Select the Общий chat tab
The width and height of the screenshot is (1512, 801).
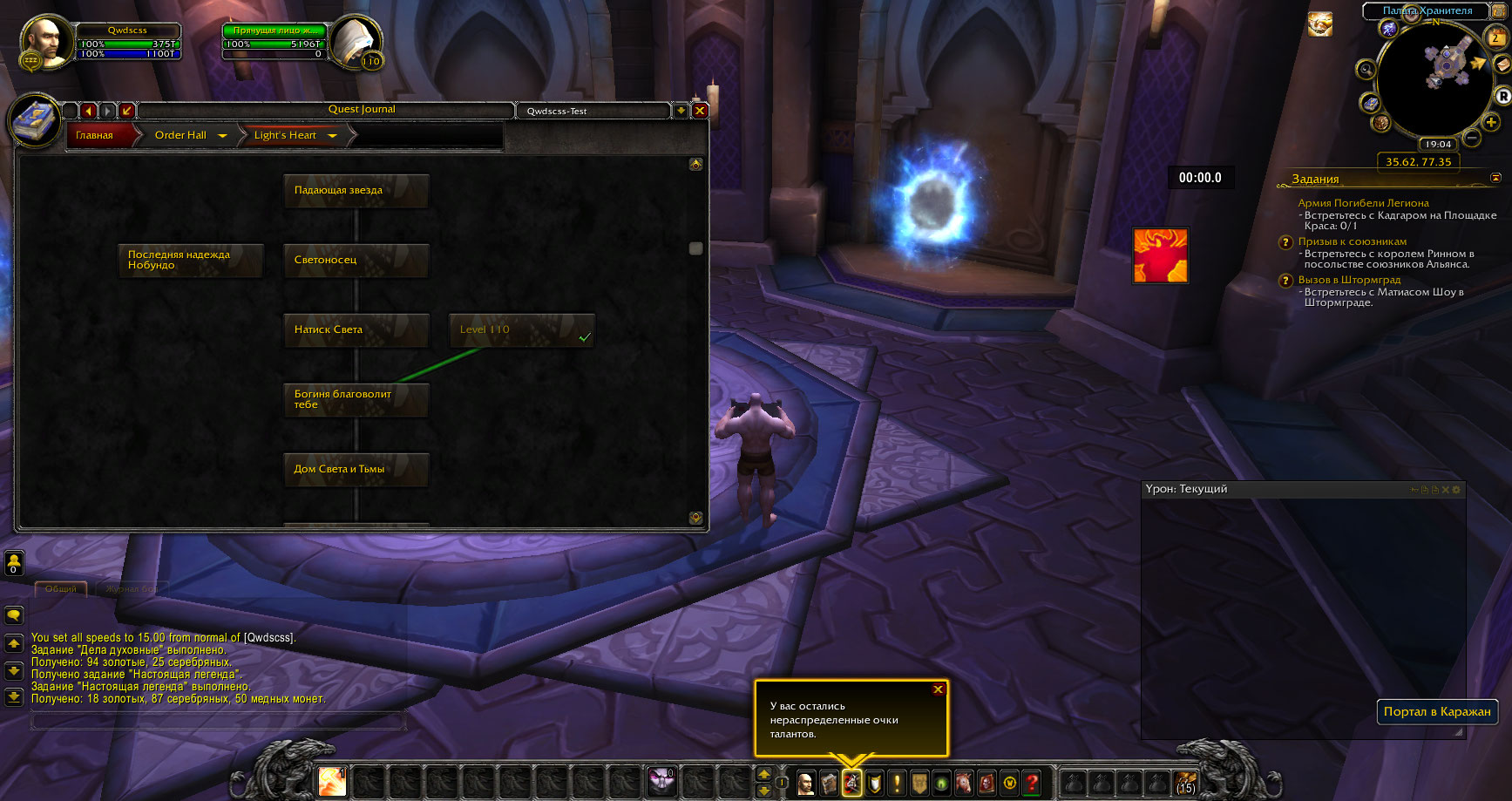pyautogui.click(x=61, y=589)
